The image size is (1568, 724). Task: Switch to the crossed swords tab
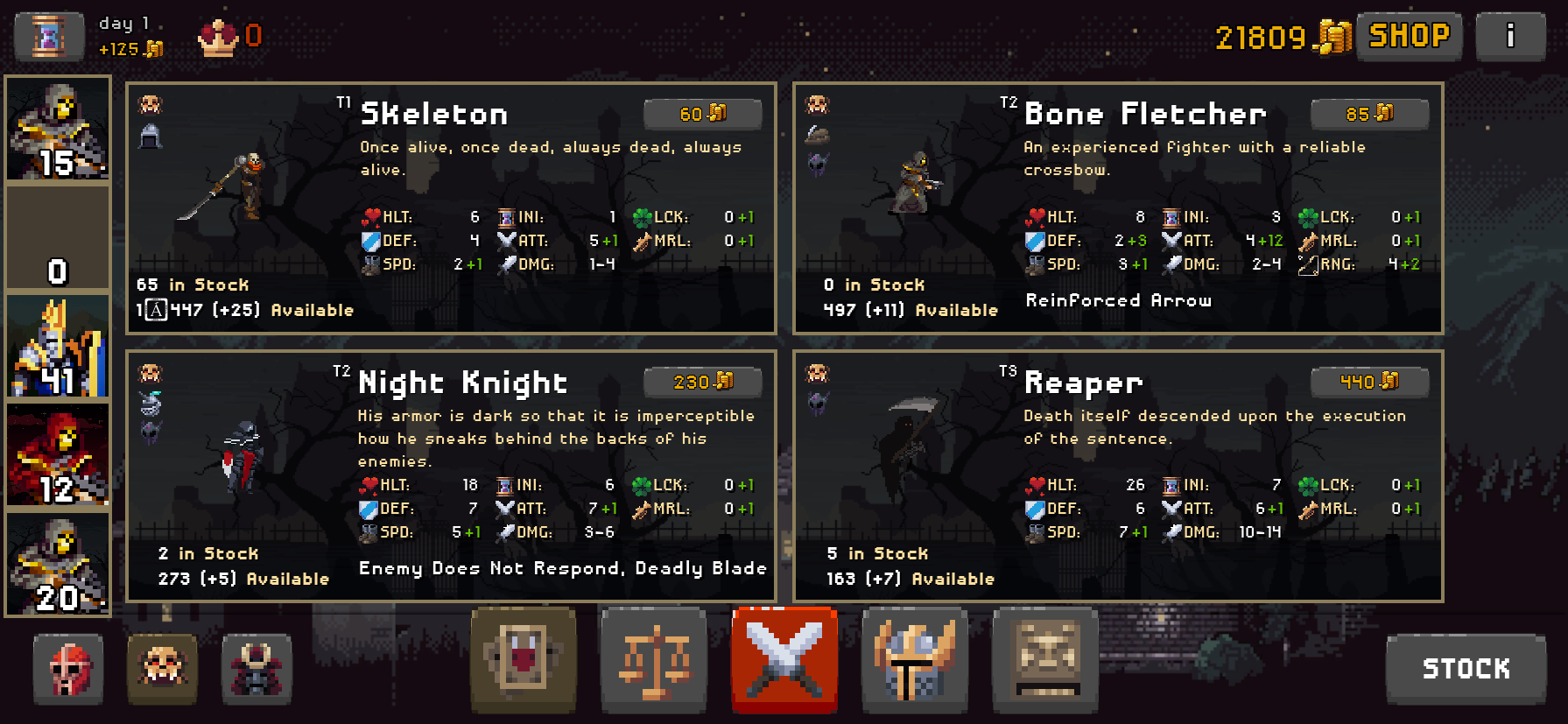point(784,660)
